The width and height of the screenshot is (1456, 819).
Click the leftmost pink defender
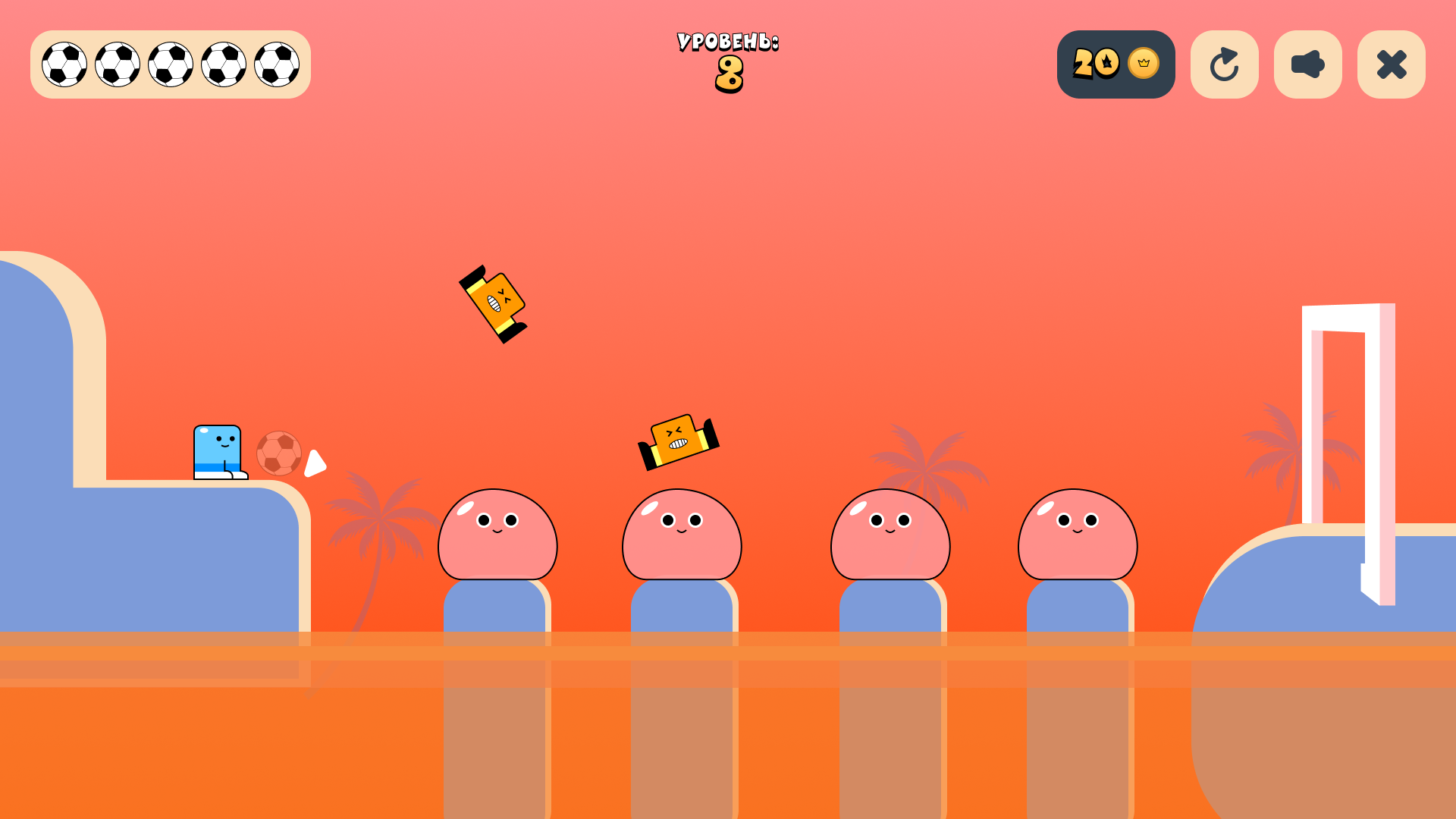tap(498, 535)
